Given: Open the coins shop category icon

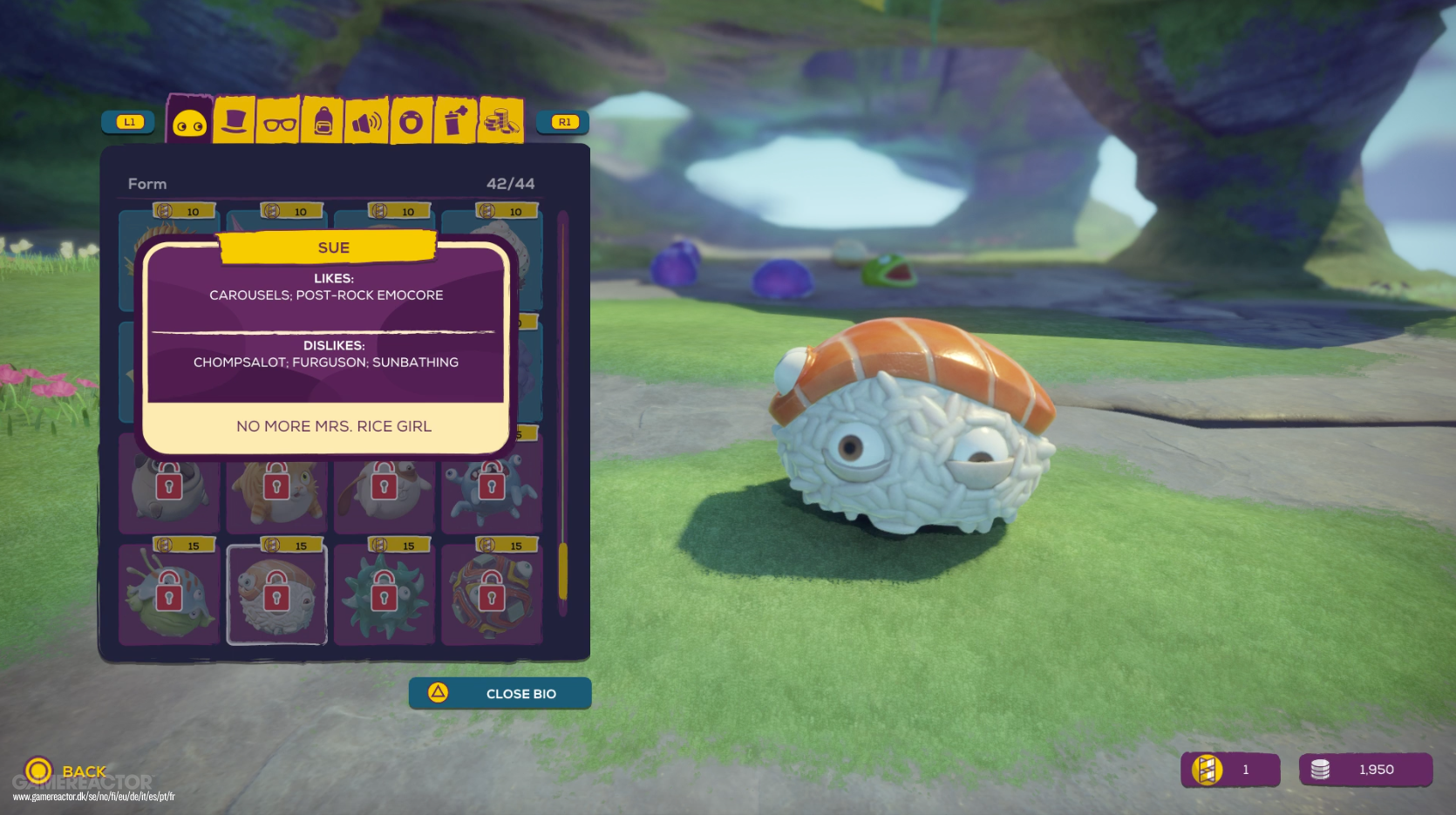Looking at the screenshot, I should [499, 122].
